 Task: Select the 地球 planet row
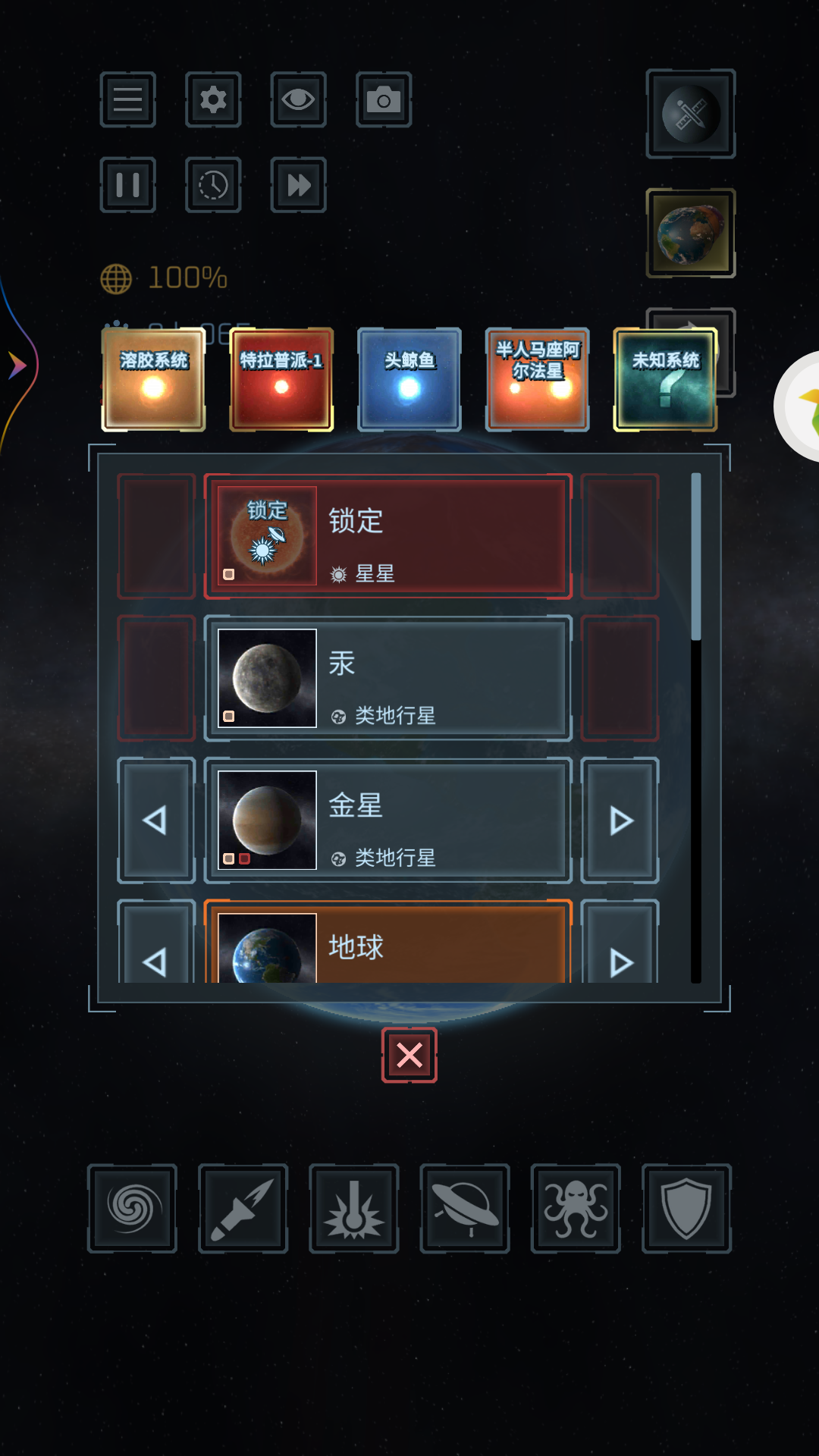(x=388, y=945)
